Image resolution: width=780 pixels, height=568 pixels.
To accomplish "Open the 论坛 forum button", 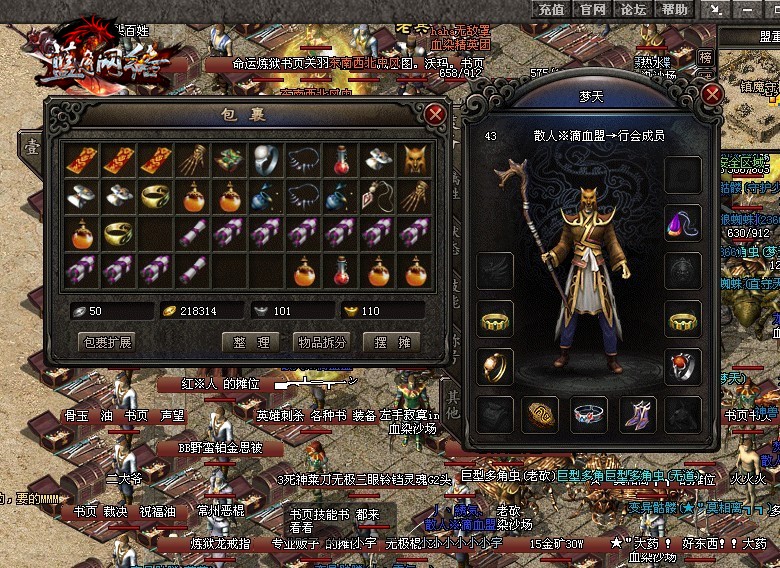I will click(x=633, y=9).
